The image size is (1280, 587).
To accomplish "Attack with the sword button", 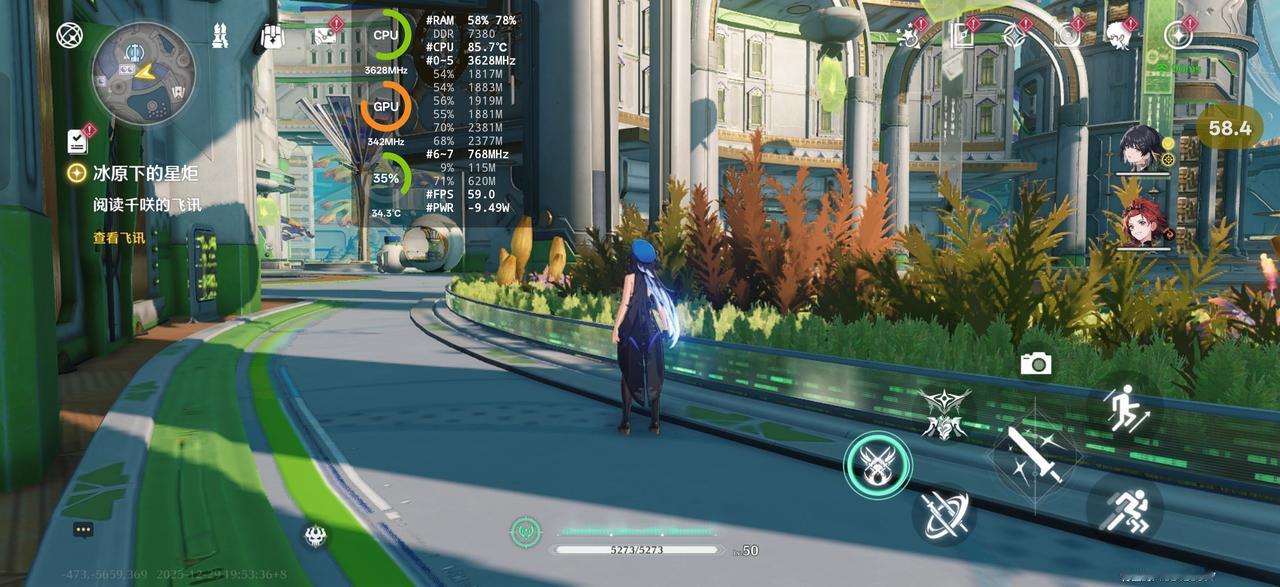I will tap(1035, 455).
